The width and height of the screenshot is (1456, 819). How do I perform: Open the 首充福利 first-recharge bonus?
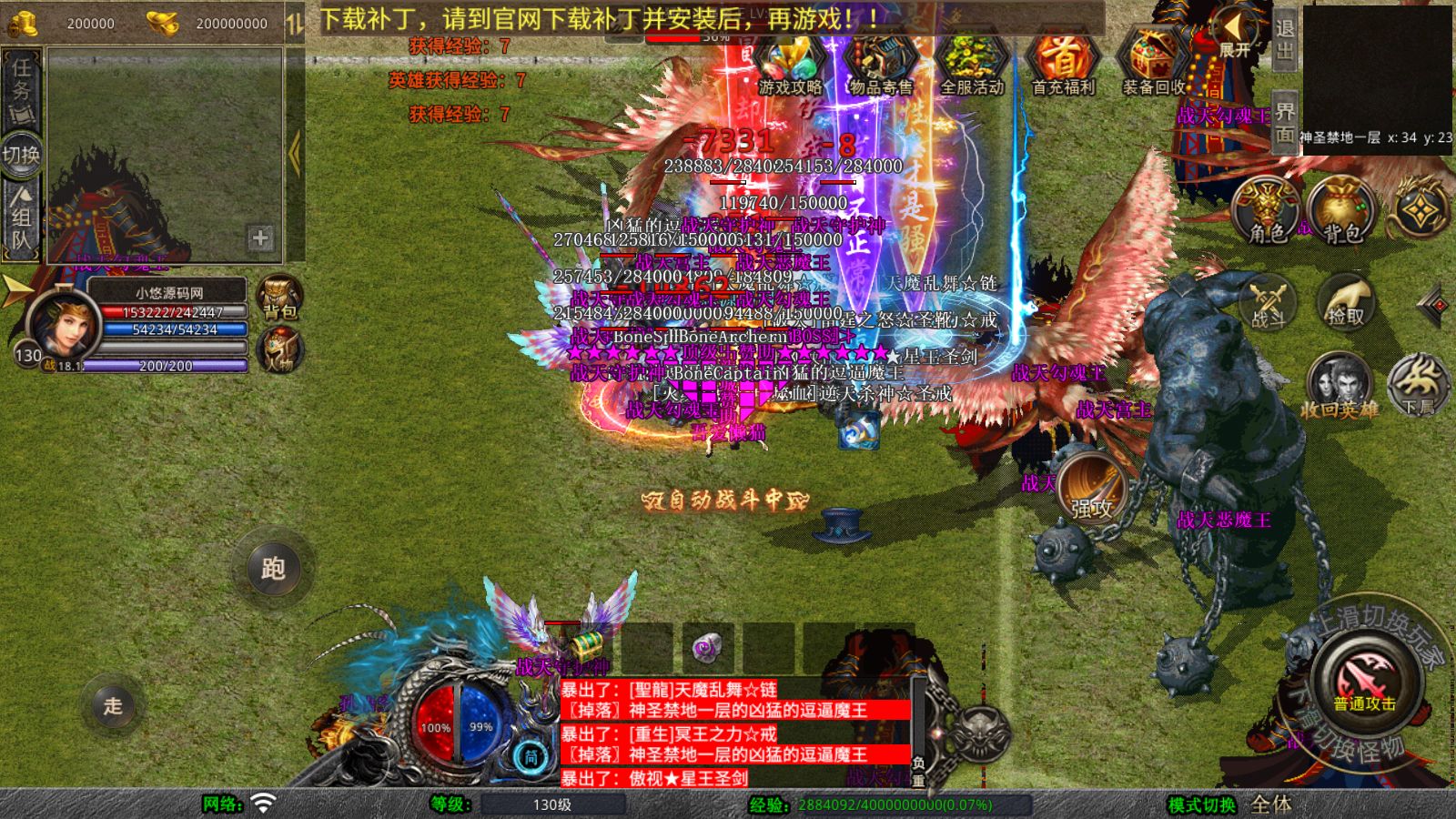1062,64
